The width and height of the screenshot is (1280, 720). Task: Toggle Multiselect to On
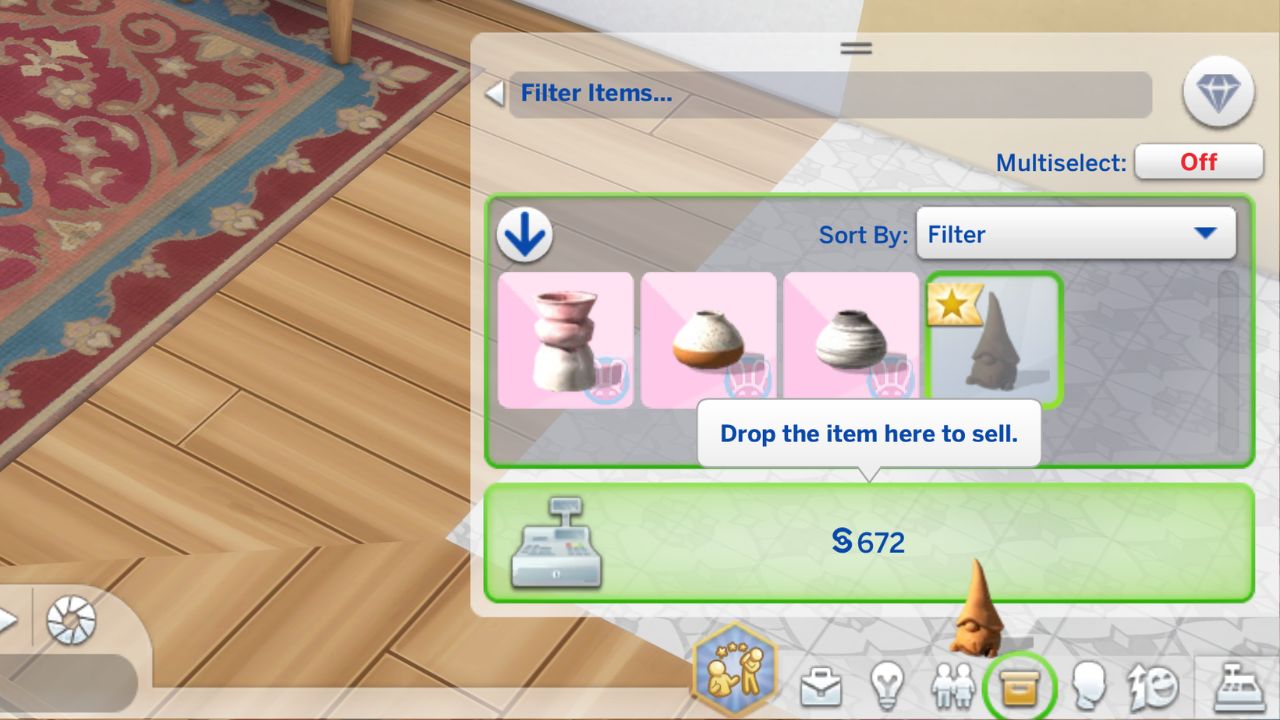(1198, 162)
